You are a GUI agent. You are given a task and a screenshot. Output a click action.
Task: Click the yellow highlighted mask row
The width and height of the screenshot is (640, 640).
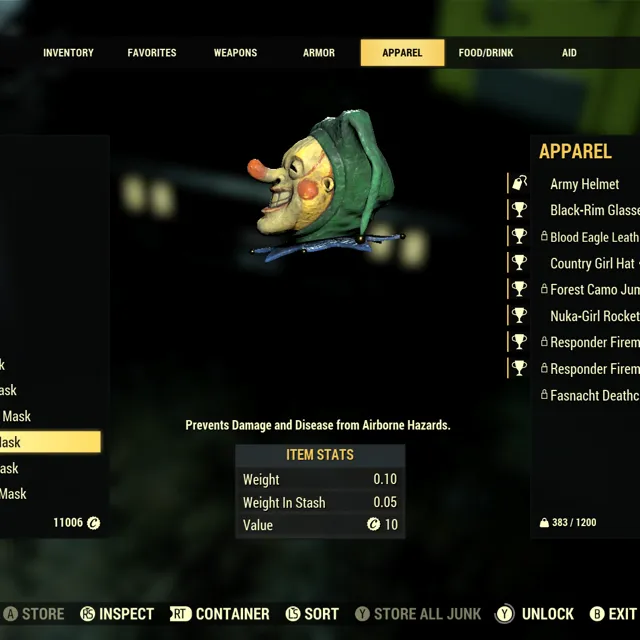[50, 442]
